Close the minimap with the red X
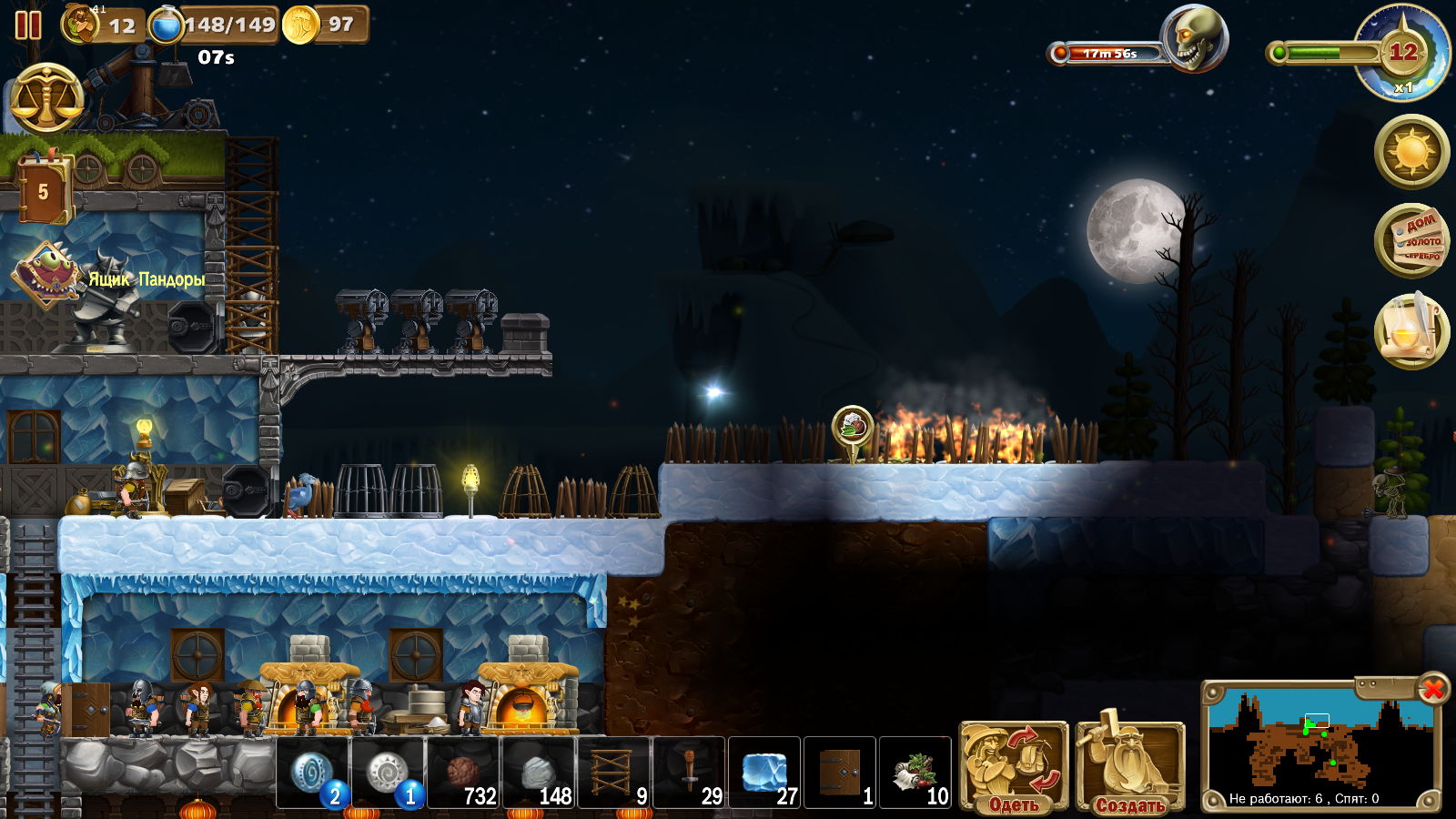 (1433, 689)
